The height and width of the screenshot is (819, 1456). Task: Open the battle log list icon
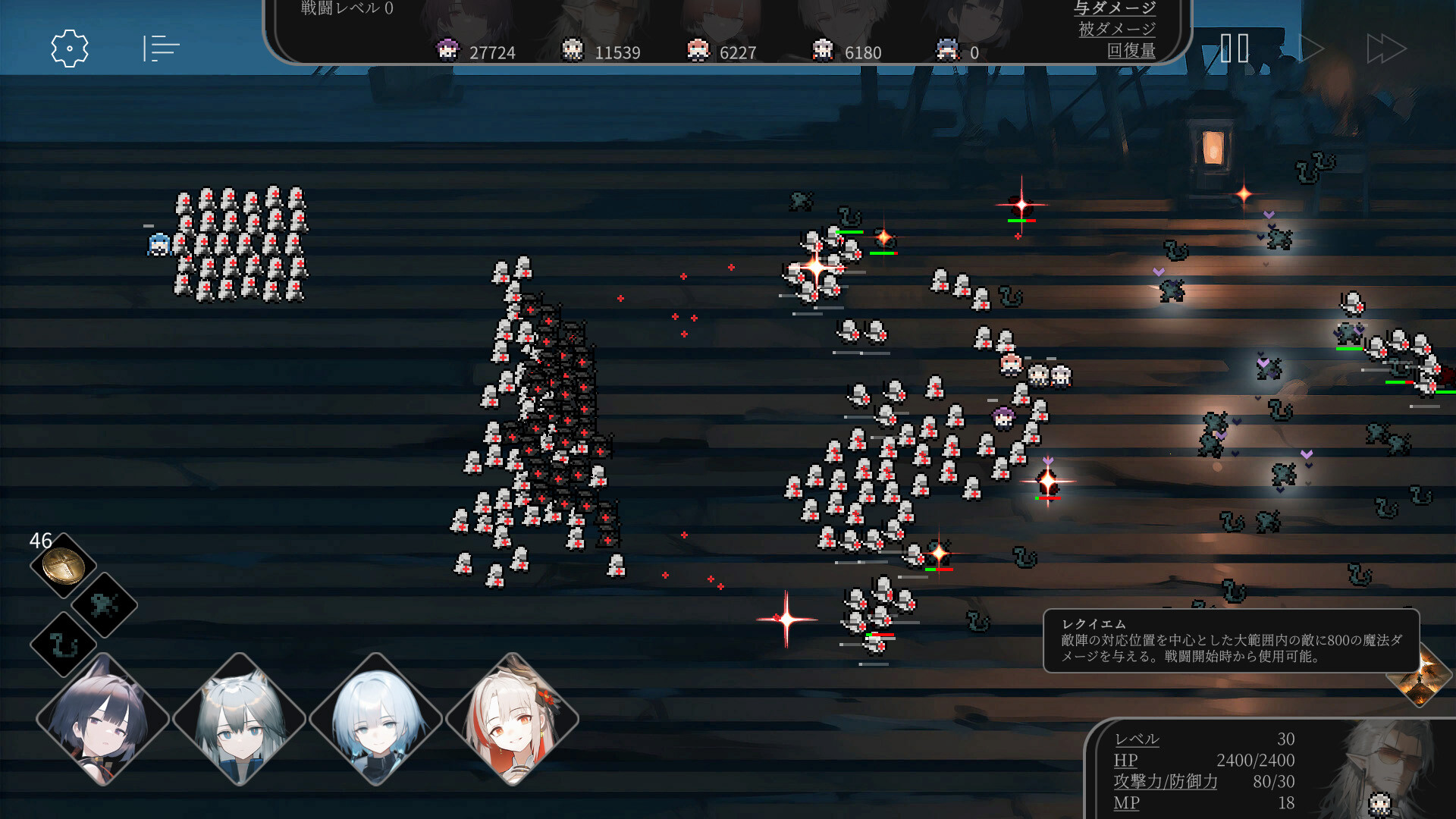click(x=160, y=48)
